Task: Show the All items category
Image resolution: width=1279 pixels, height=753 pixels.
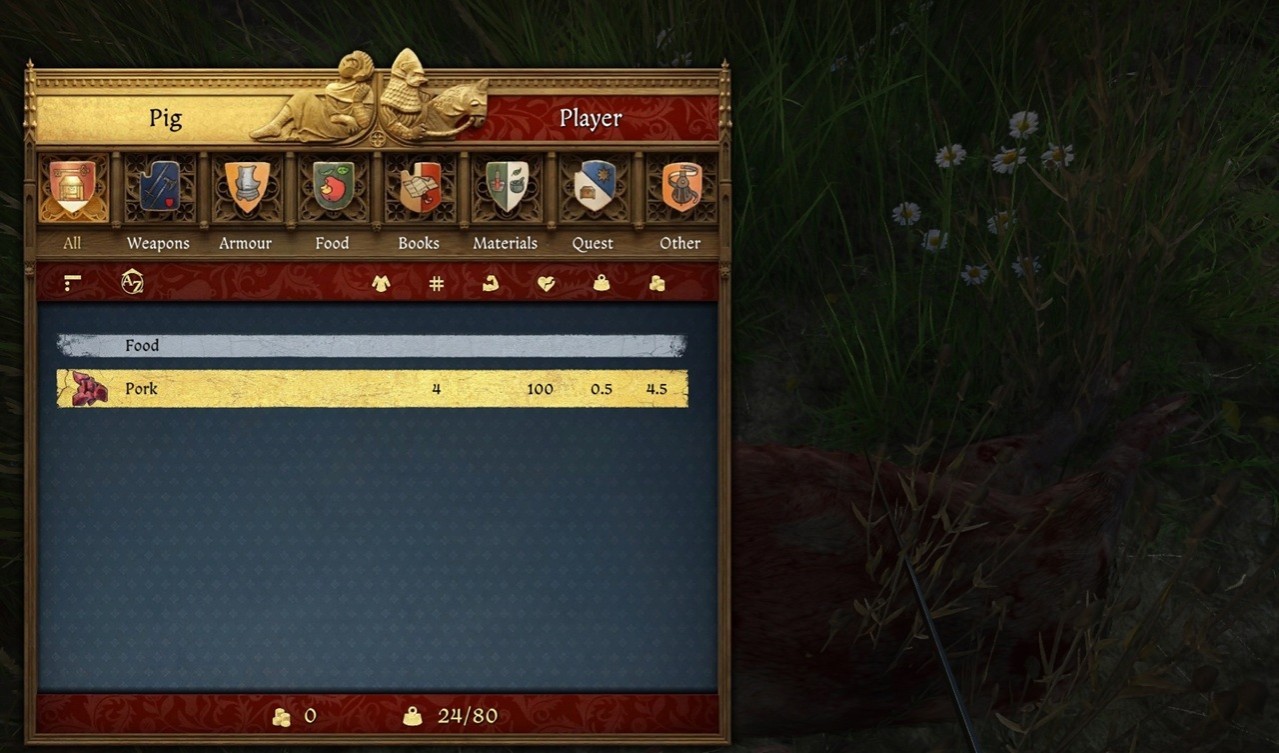Action: 72,188
